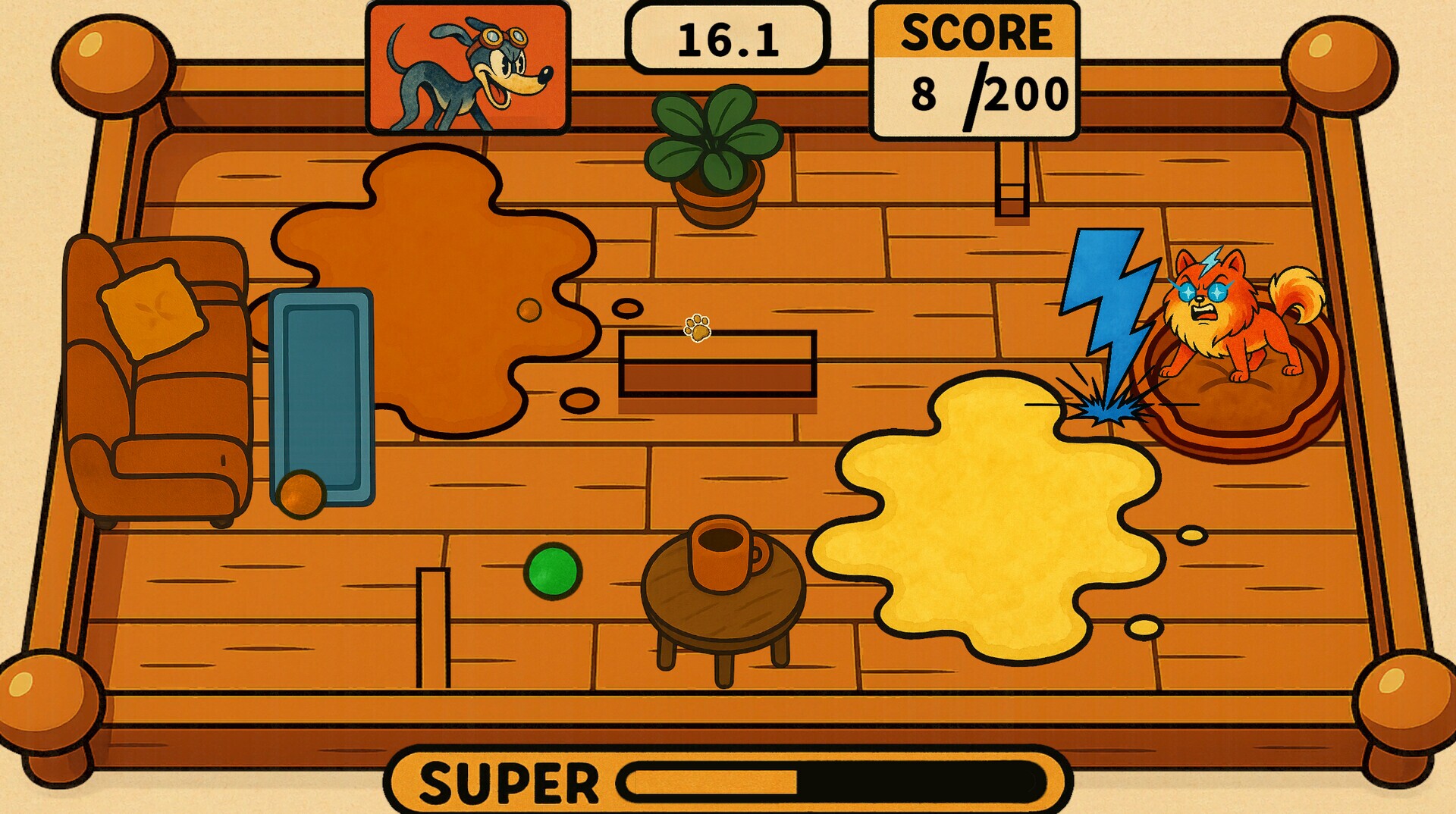Click the goggle-wearing dog portrait
Viewport: 1456px width, 814px height.
467,68
